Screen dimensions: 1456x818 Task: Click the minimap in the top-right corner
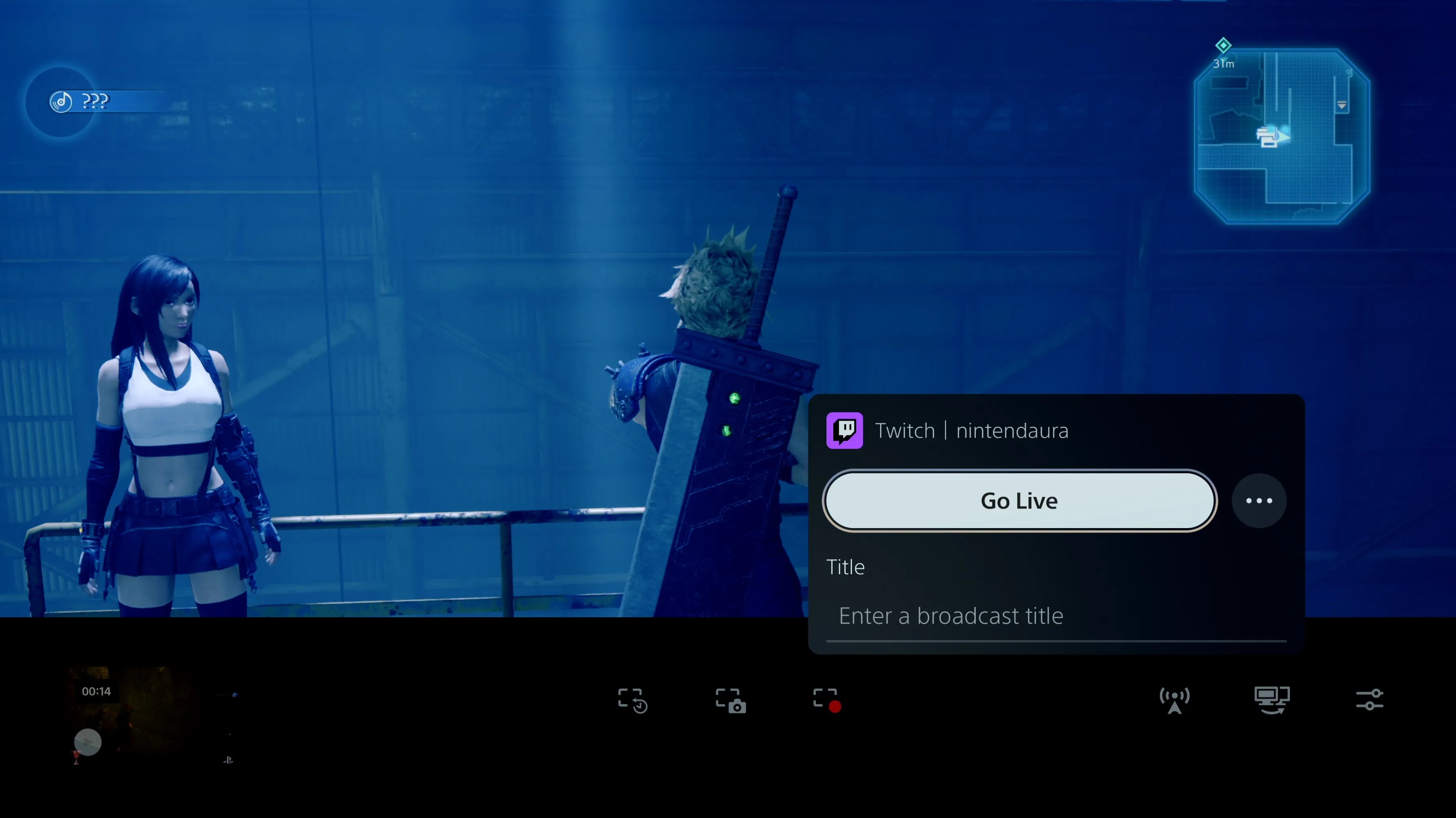(1281, 138)
